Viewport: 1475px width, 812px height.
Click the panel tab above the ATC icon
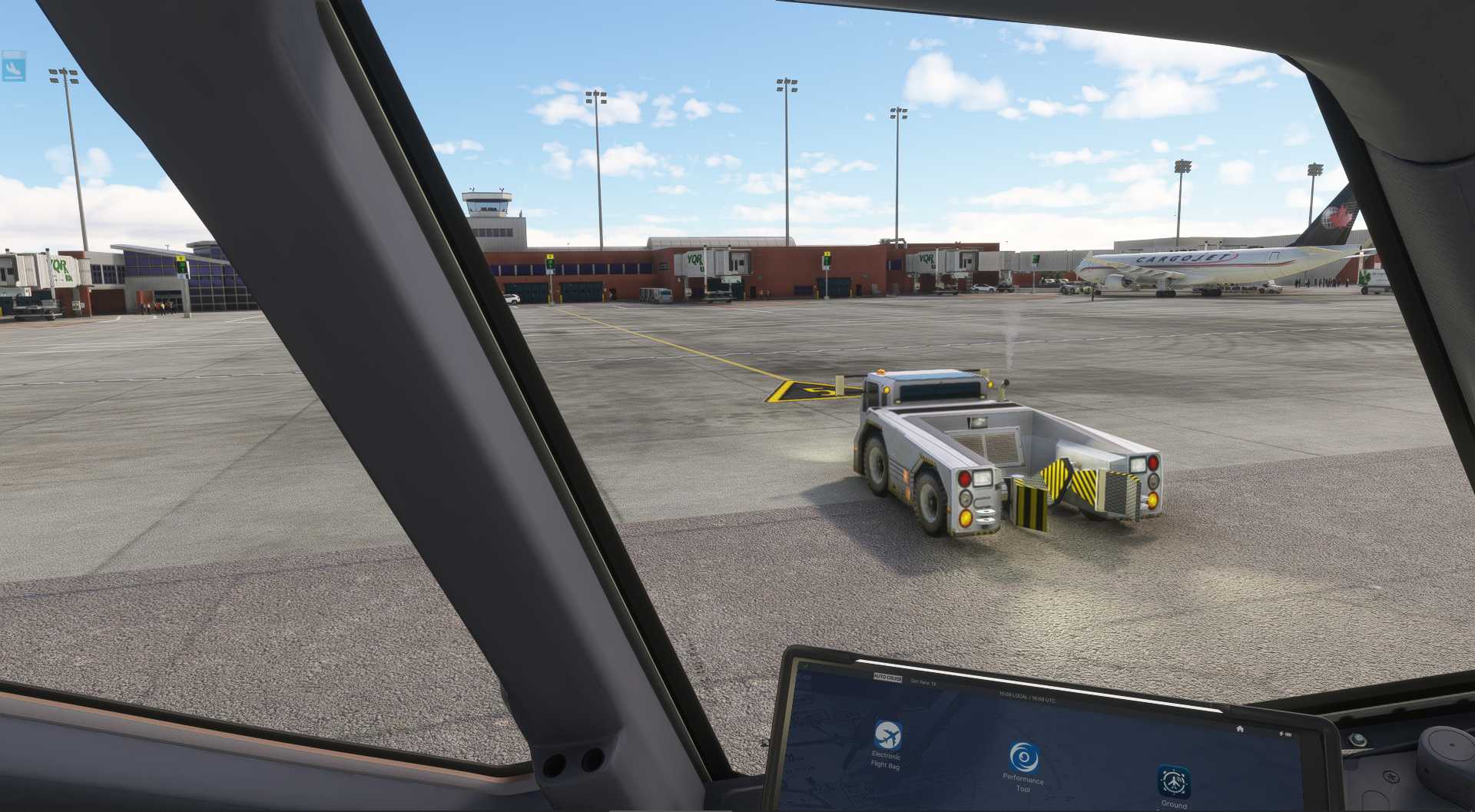12,52
